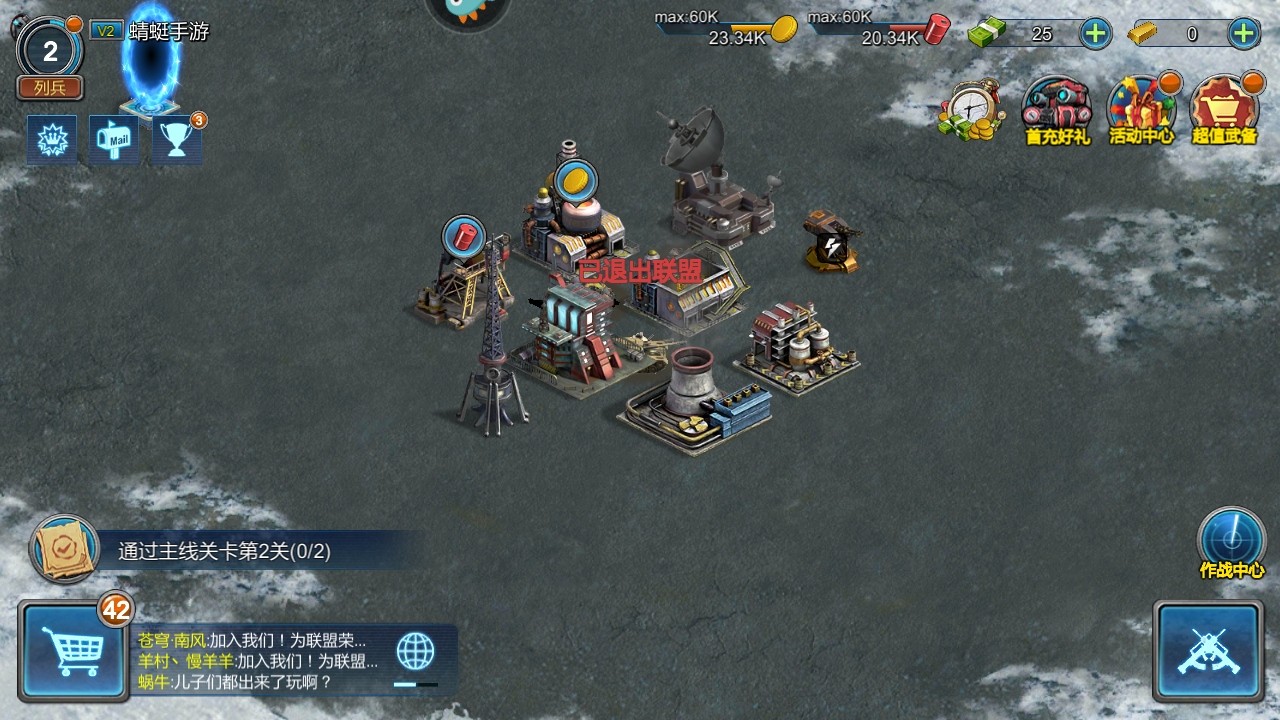Tap the V2 VIP badge
The height and width of the screenshot is (720, 1280).
(x=104, y=31)
